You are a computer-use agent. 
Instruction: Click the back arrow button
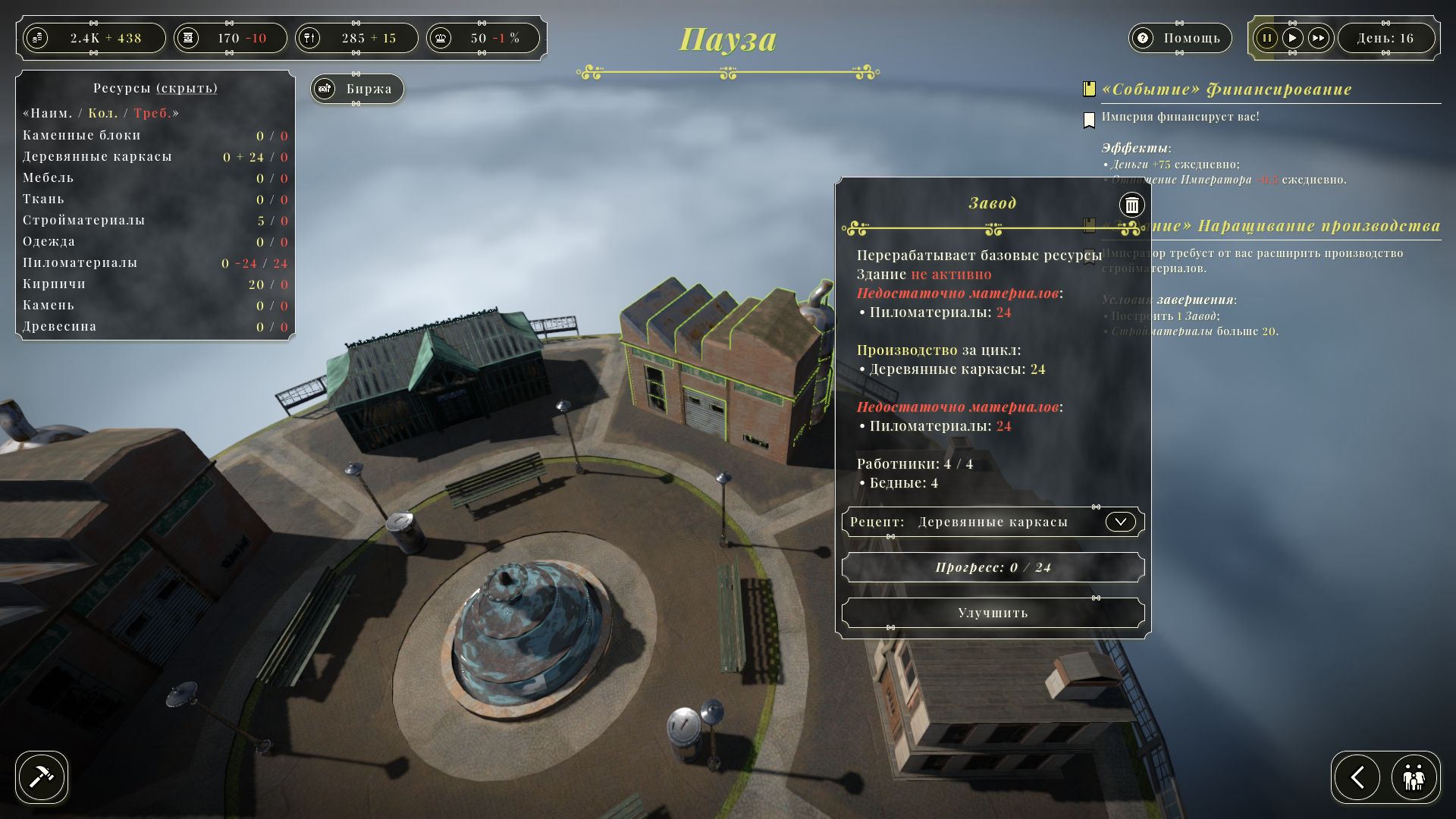coord(1357,777)
